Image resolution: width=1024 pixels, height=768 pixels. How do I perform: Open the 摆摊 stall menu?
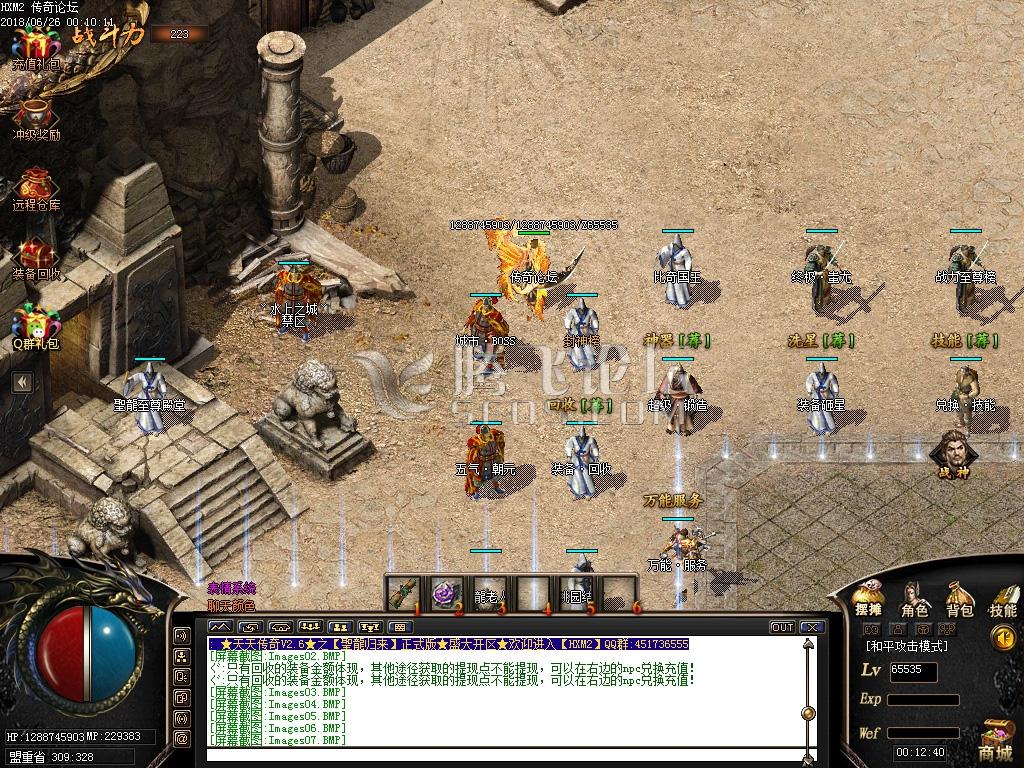pos(868,597)
